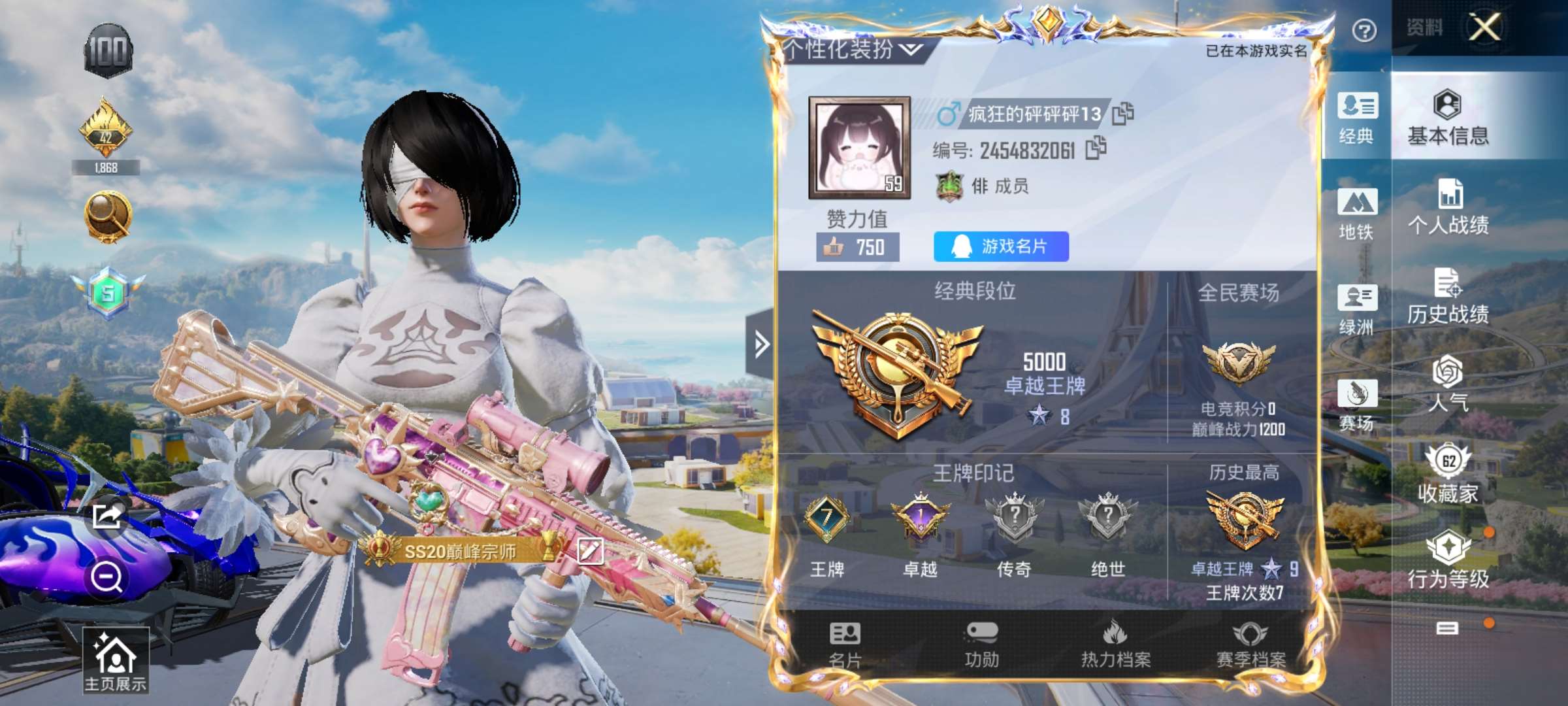The width and height of the screenshot is (1568, 706).
Task: Open the blue 游戏名片 button
Action: tap(1001, 246)
